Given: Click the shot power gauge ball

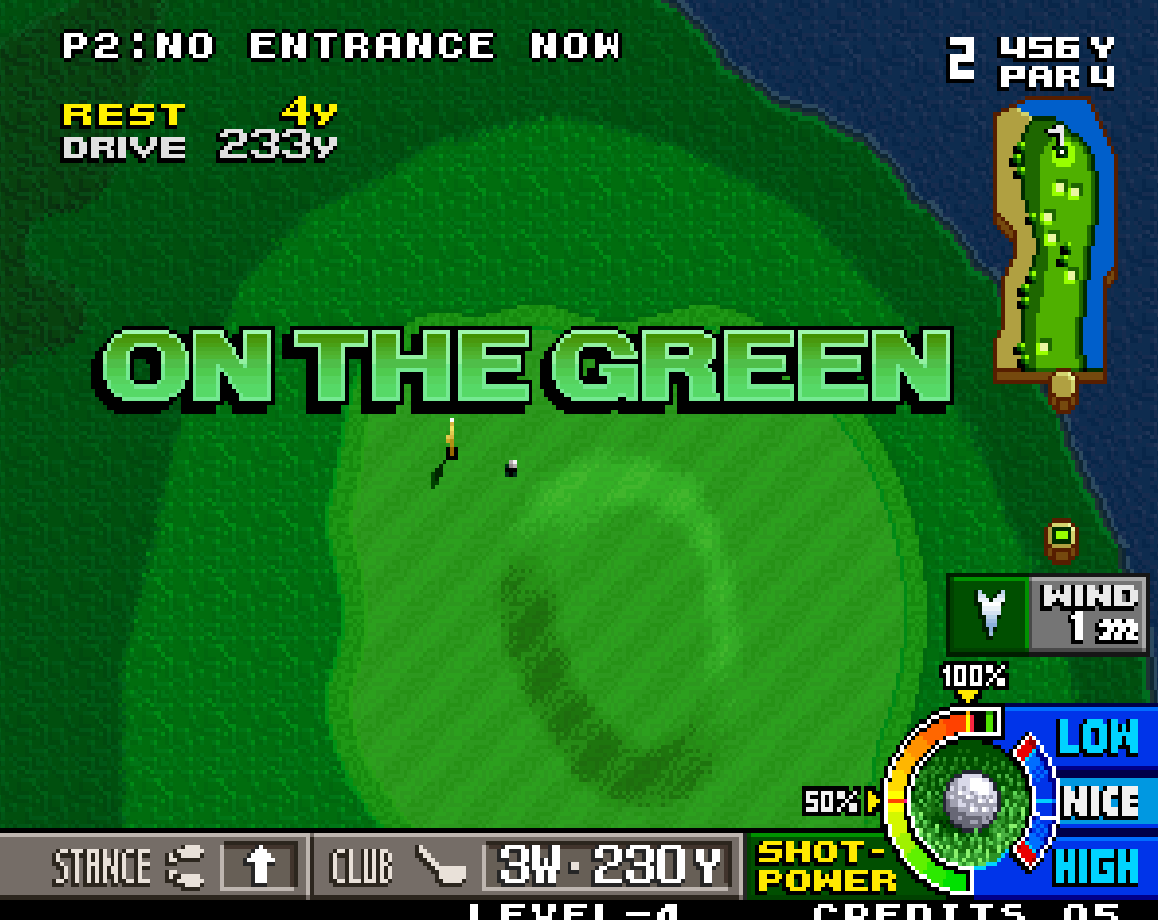Looking at the screenshot, I should 971,800.
